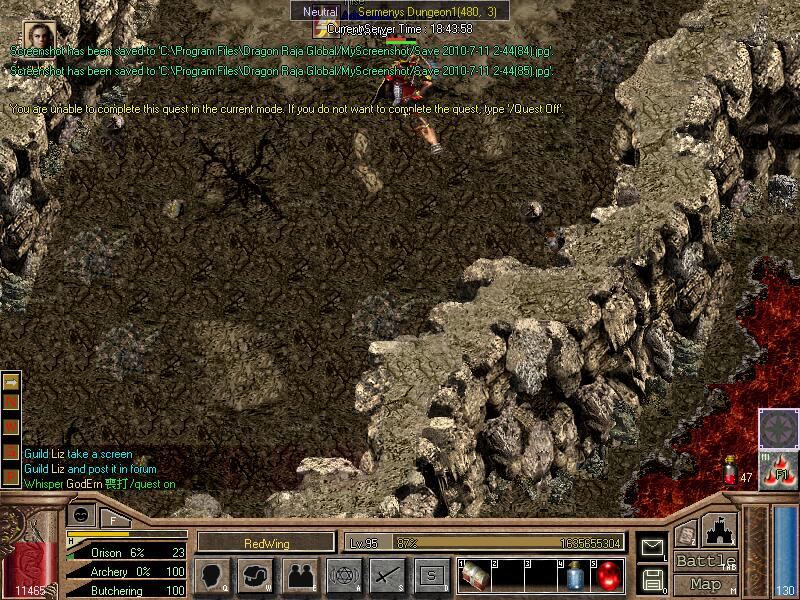800x600 pixels.
Task: Open the character head profile button
Action: coord(213,574)
